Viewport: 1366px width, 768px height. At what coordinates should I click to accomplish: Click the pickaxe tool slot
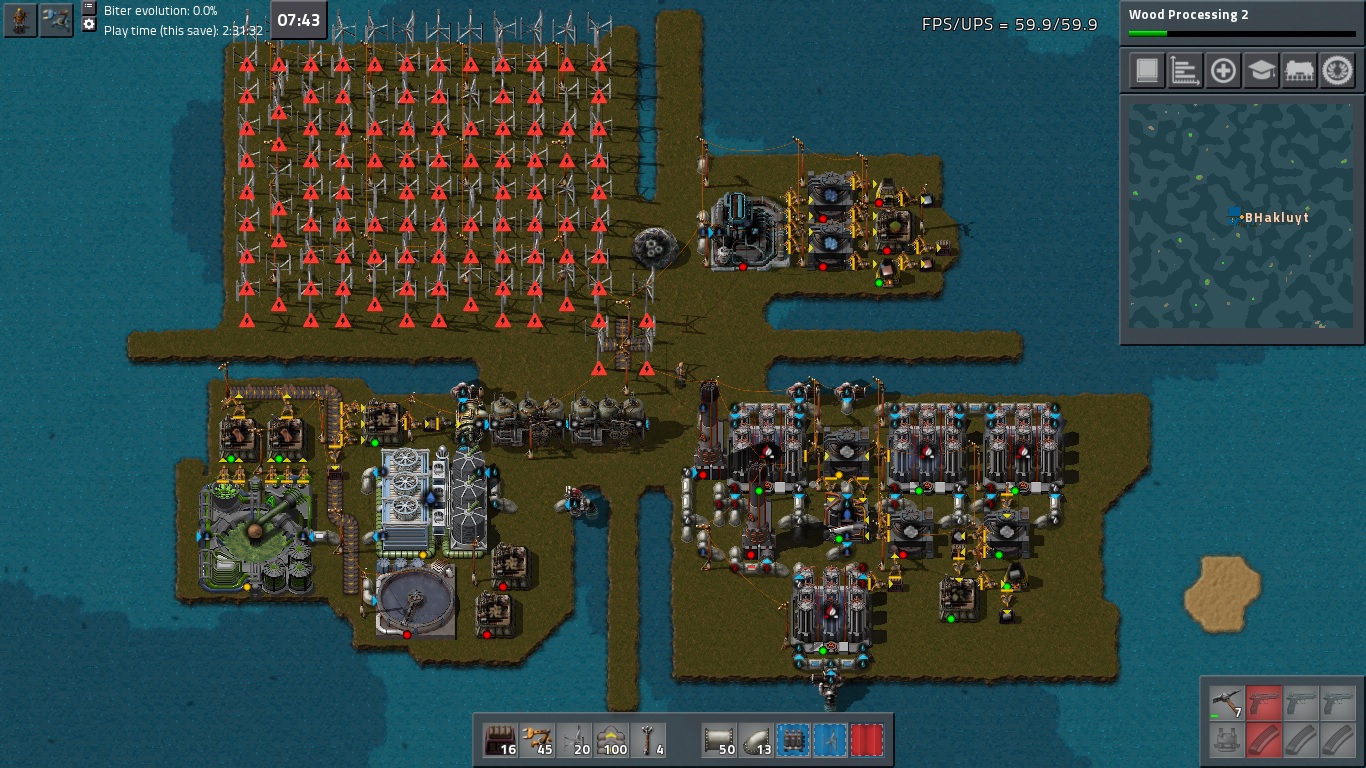1227,702
